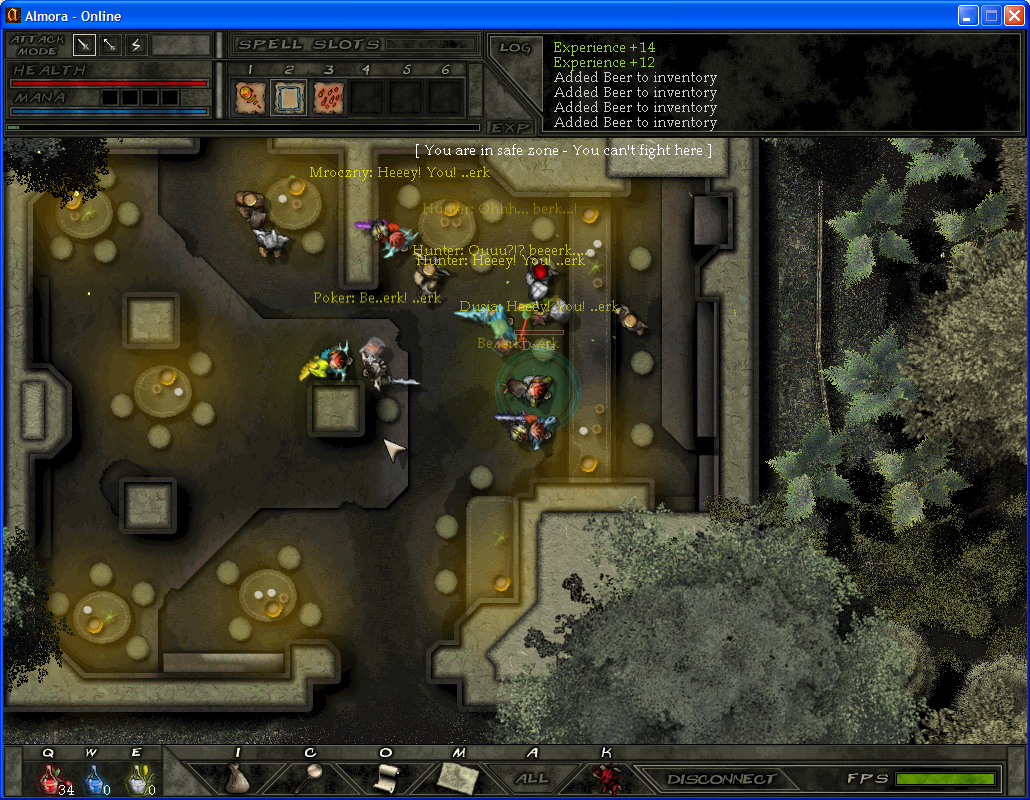This screenshot has height=800, width=1030.
Task: Use the blue mana potion
Action: [x=94, y=778]
